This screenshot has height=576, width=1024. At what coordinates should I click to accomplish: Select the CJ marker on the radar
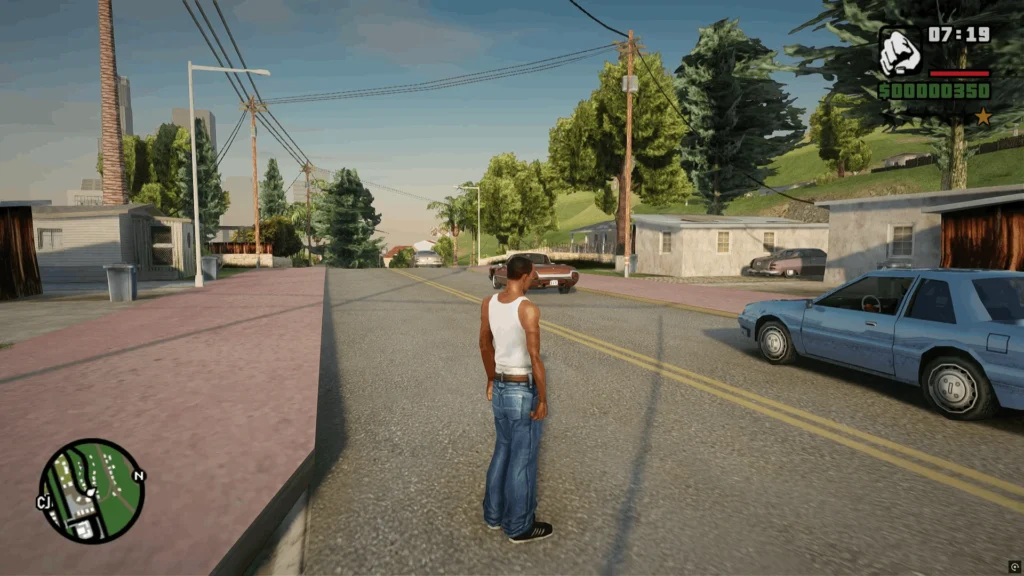click(45, 502)
